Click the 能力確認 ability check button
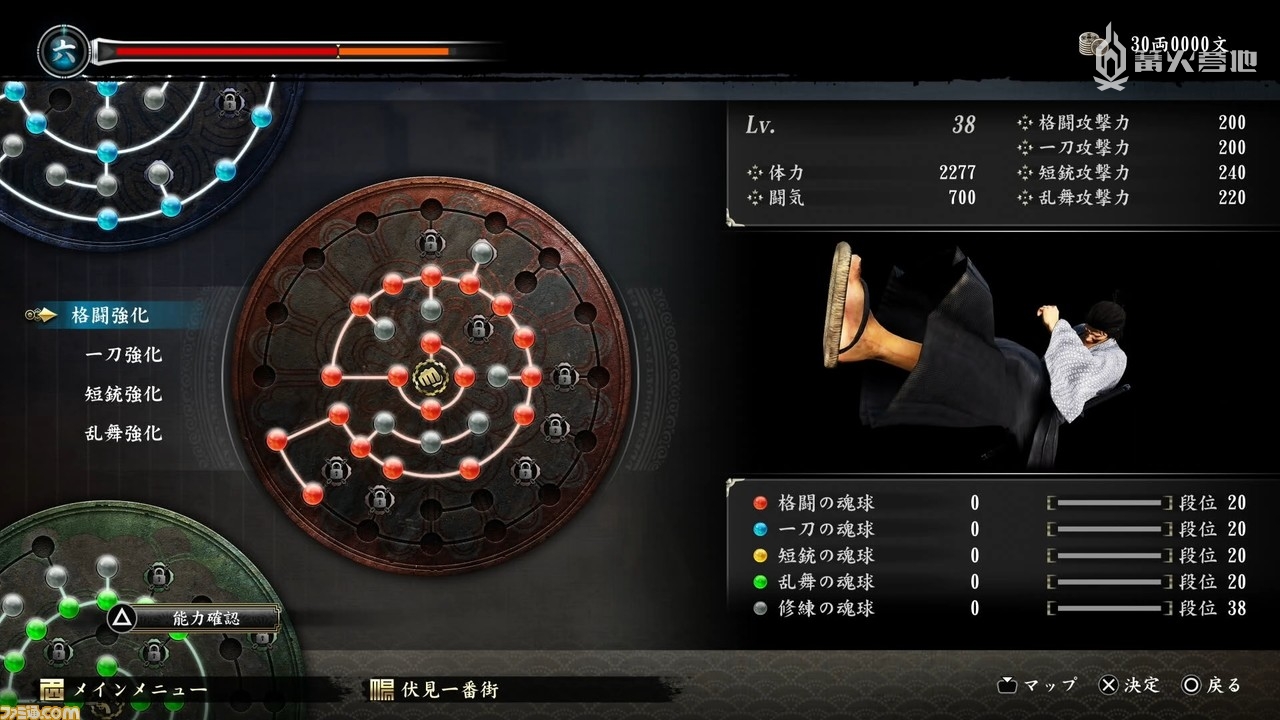 coord(193,618)
